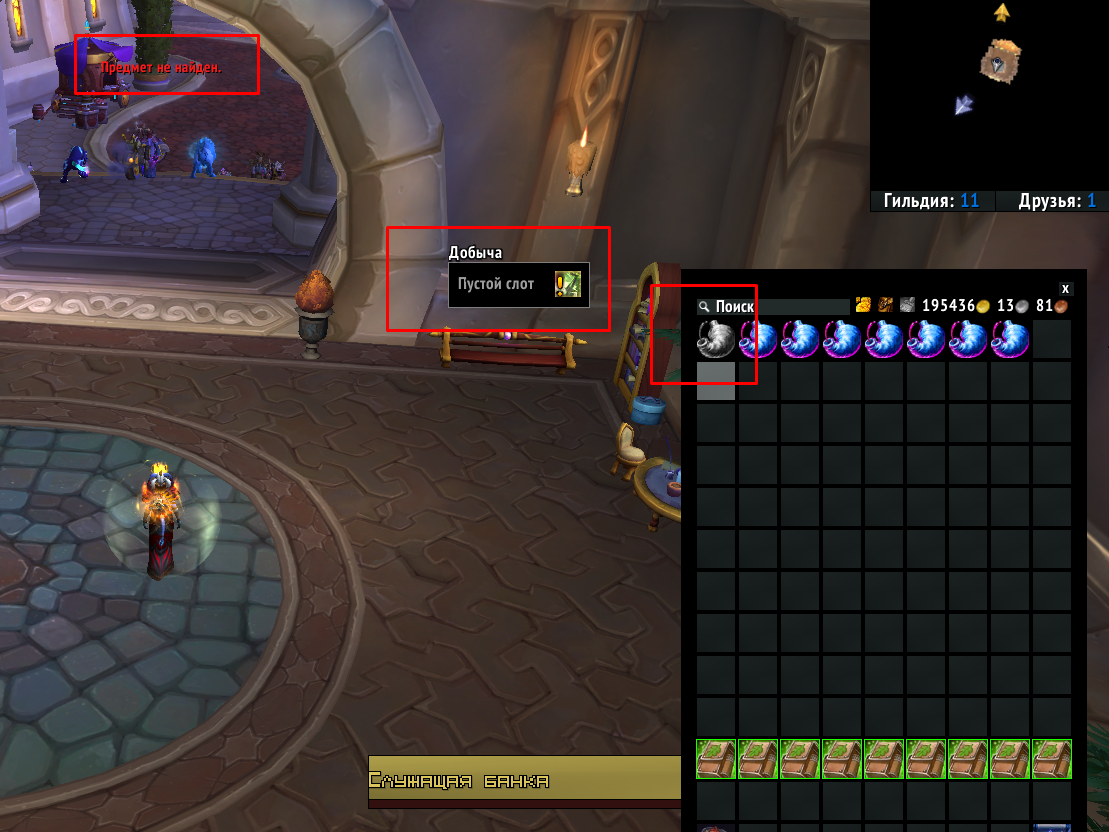This screenshot has width=1109, height=832.
Task: Click the building marker on the minimap
Action: pos(1000,59)
